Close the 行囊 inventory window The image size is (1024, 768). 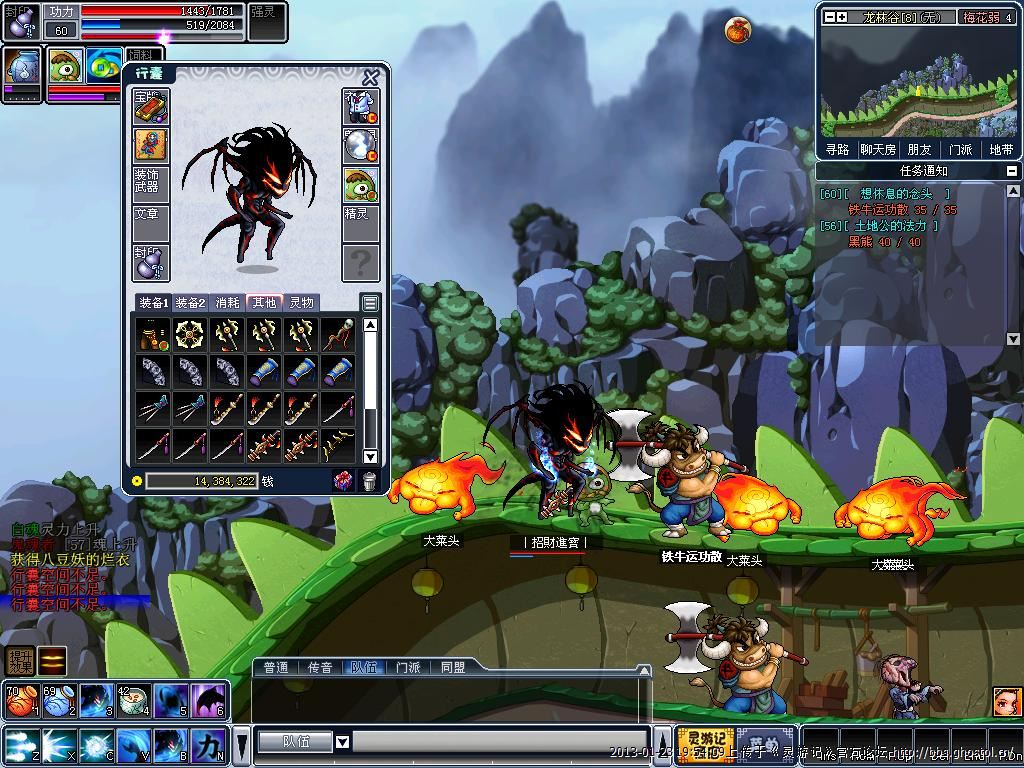click(x=371, y=77)
